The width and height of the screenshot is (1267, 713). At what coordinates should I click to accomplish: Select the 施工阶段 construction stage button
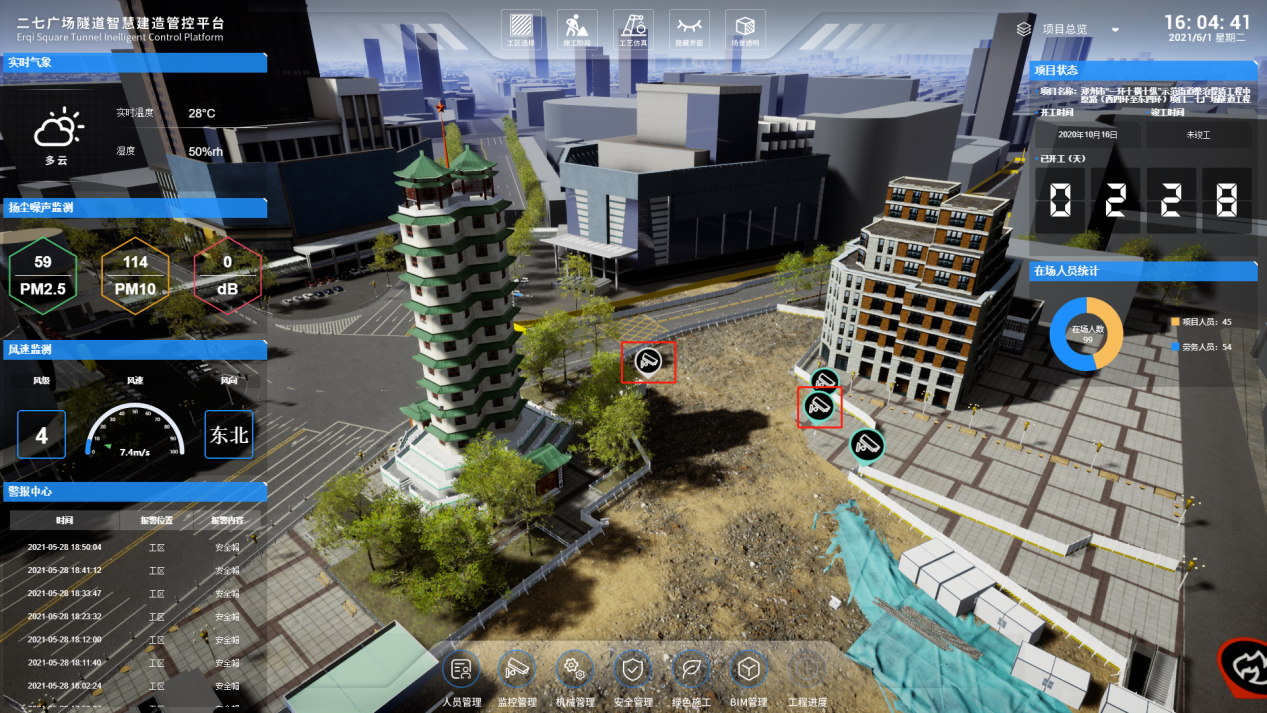click(577, 28)
